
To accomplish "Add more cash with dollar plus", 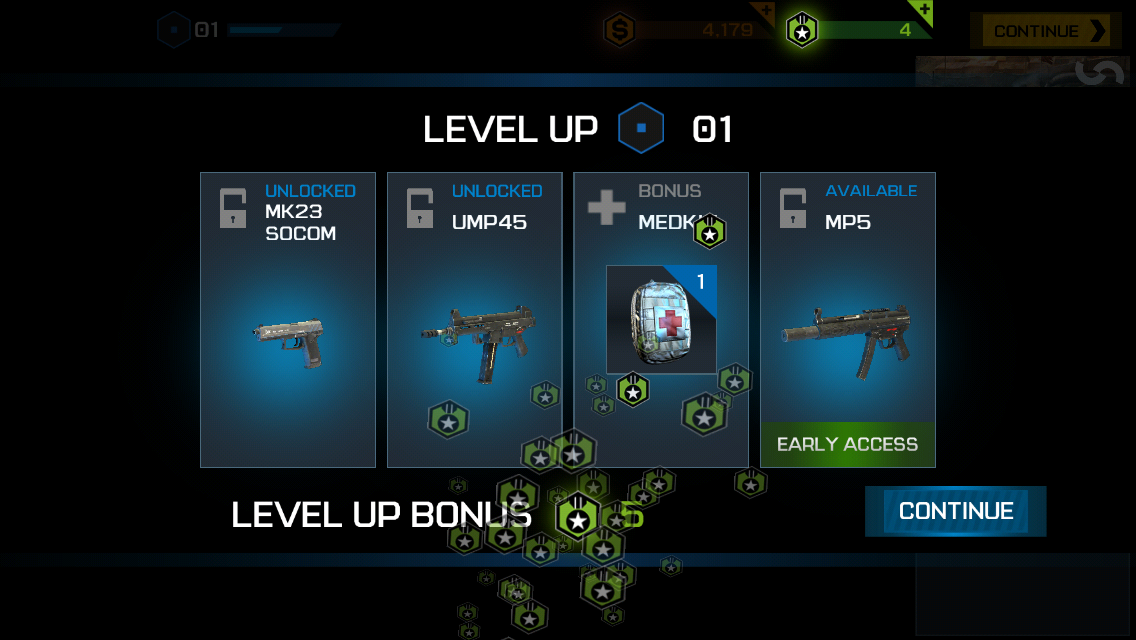I will coord(764,12).
